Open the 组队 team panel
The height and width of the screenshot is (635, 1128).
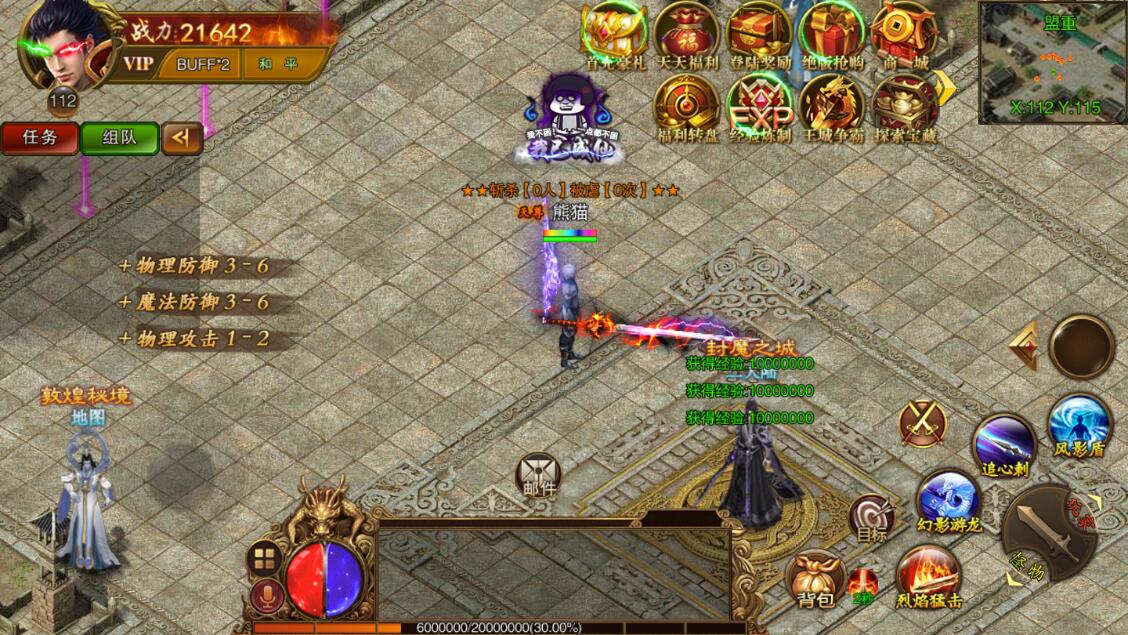click(x=119, y=138)
